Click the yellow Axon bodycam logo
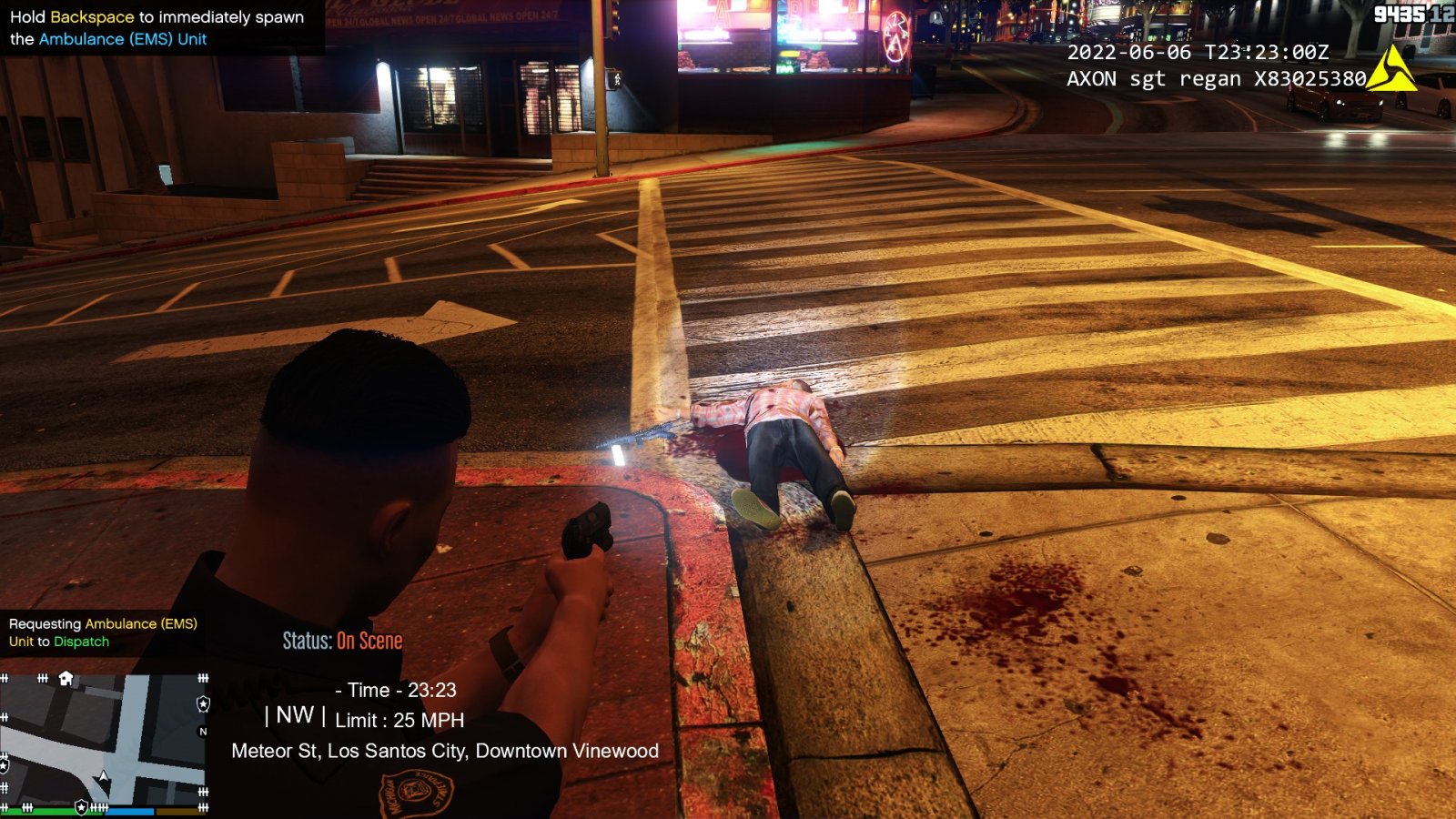Viewport: 1456px width, 819px height. (x=1390, y=70)
